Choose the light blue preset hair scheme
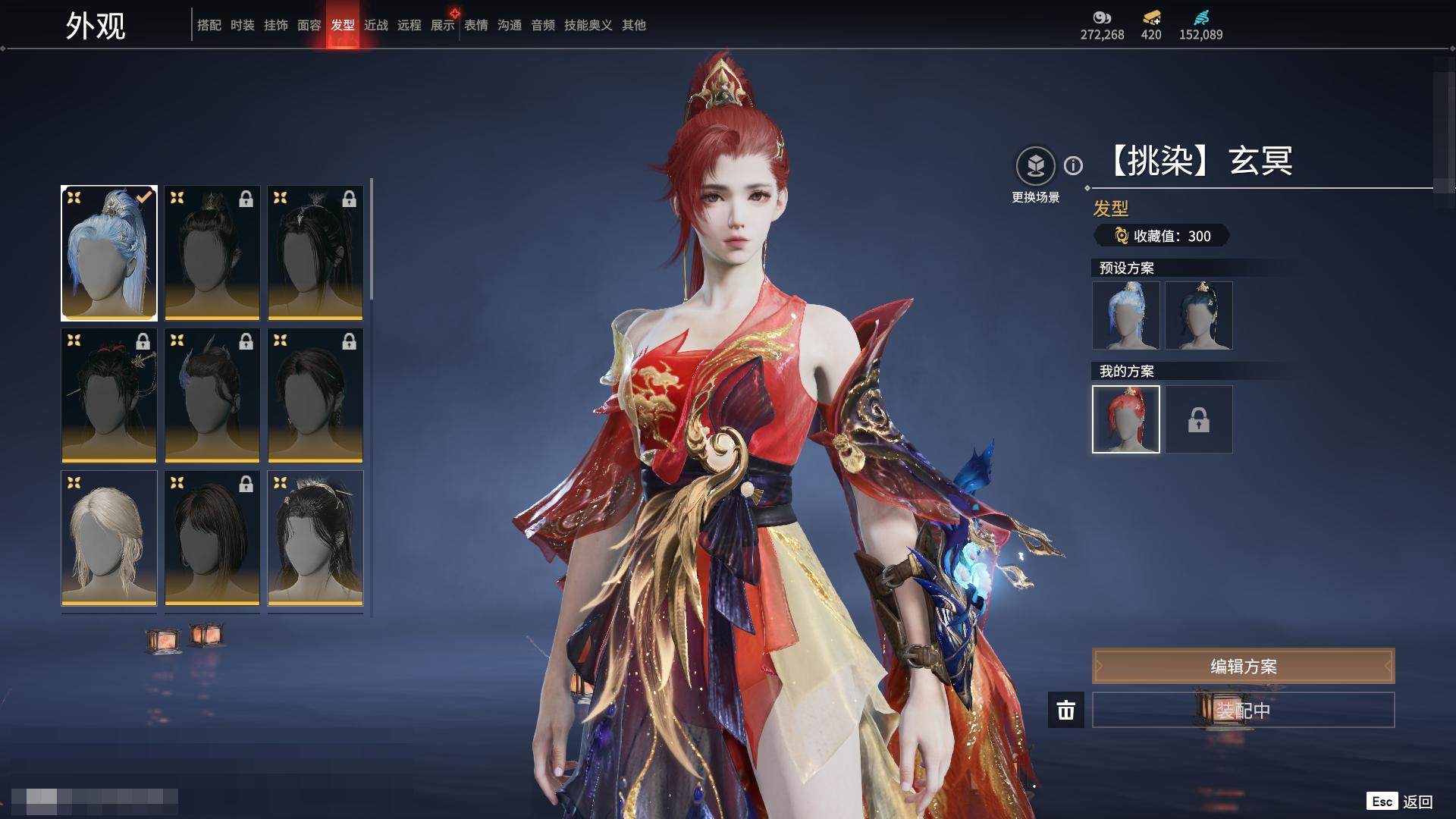This screenshot has width=1456, height=819. click(1125, 315)
